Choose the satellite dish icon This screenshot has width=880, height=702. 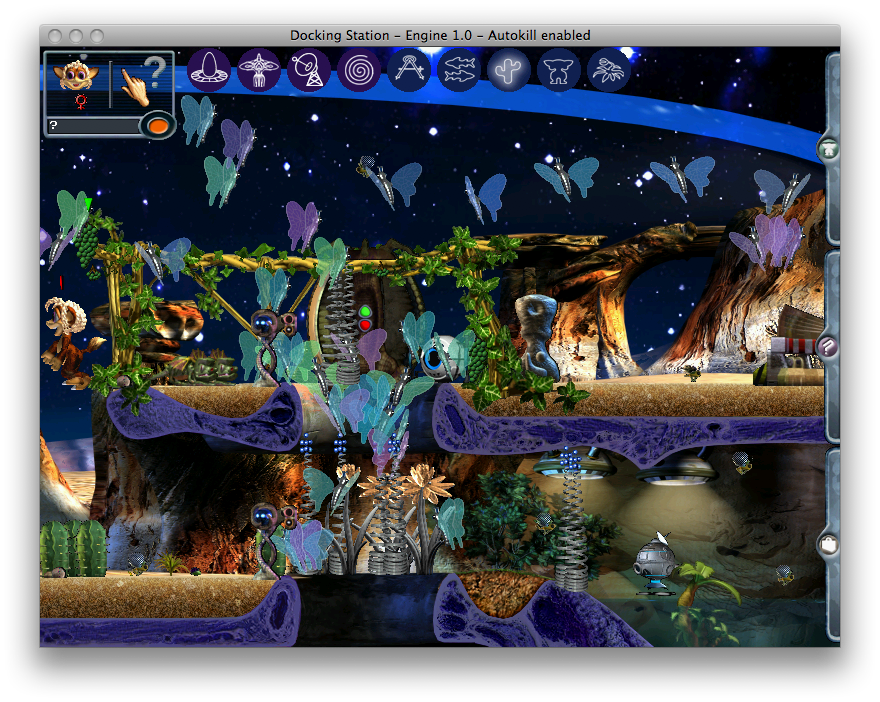pos(309,70)
